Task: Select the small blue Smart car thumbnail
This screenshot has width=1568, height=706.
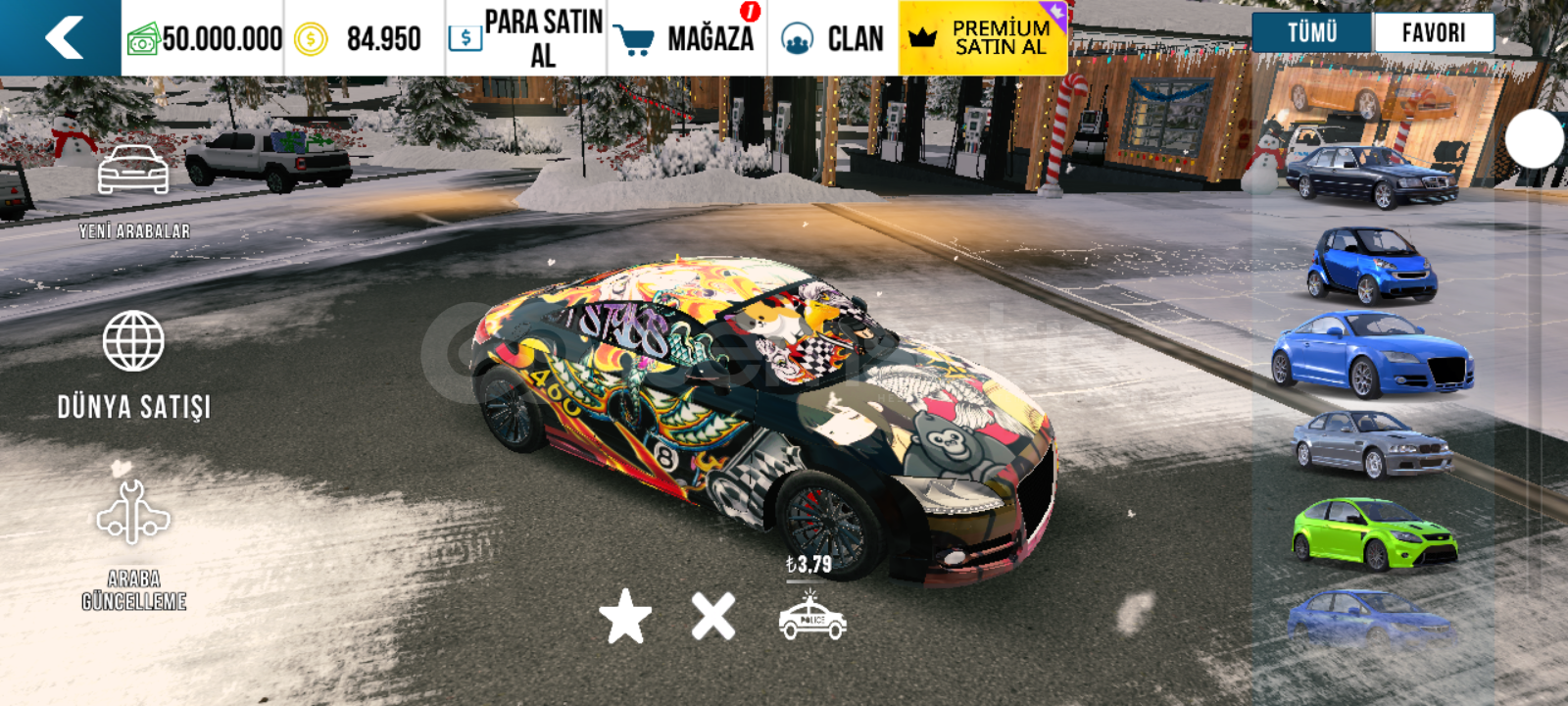Action: pos(1371,265)
